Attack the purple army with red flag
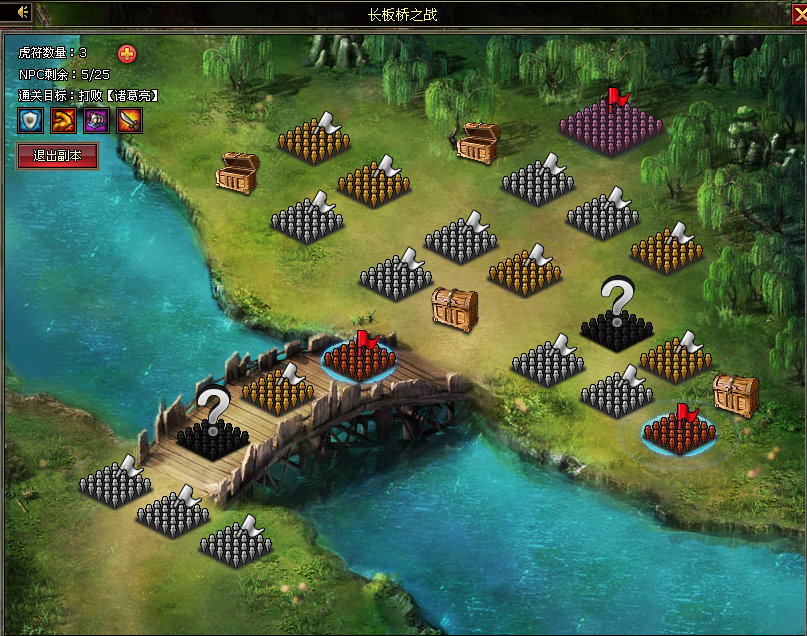Screen dimensions: 807x636 click(611, 125)
